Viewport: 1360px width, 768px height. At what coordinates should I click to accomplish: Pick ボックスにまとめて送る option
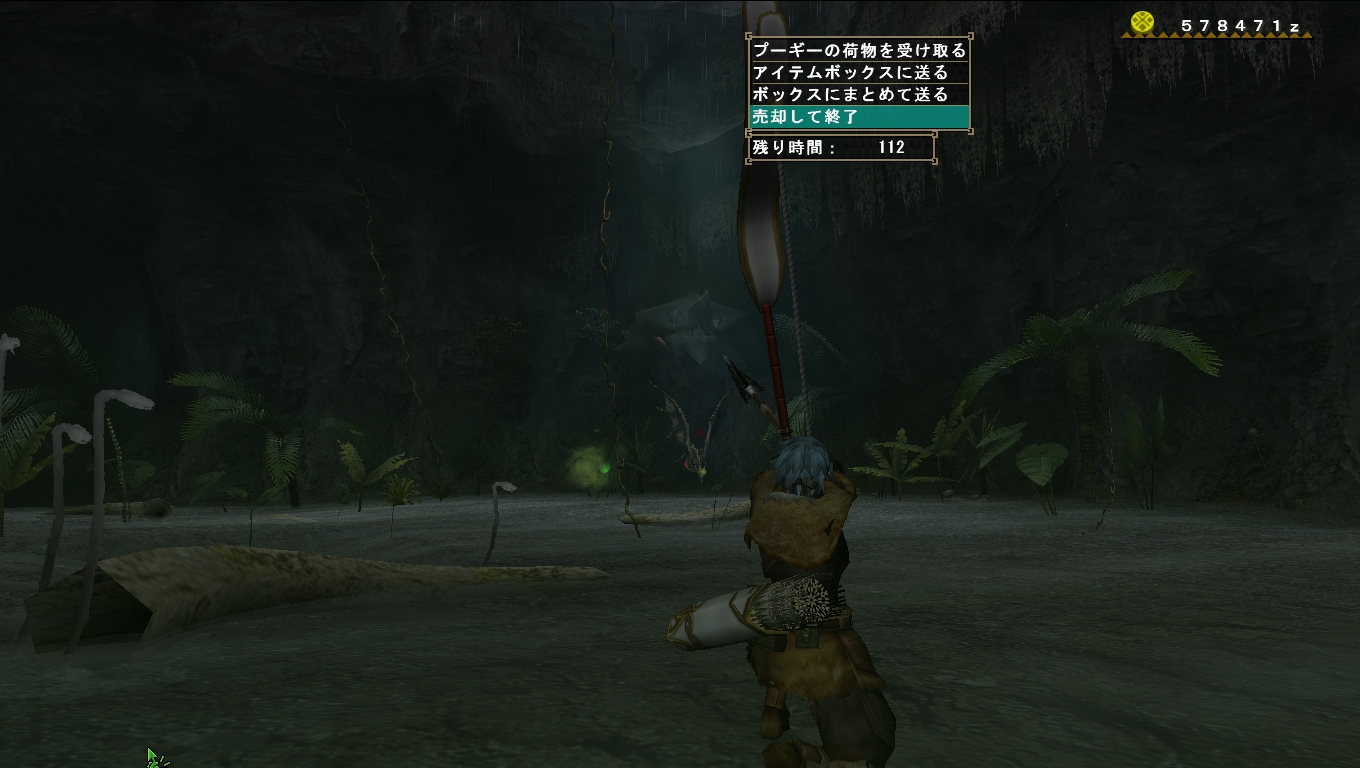(x=850, y=94)
